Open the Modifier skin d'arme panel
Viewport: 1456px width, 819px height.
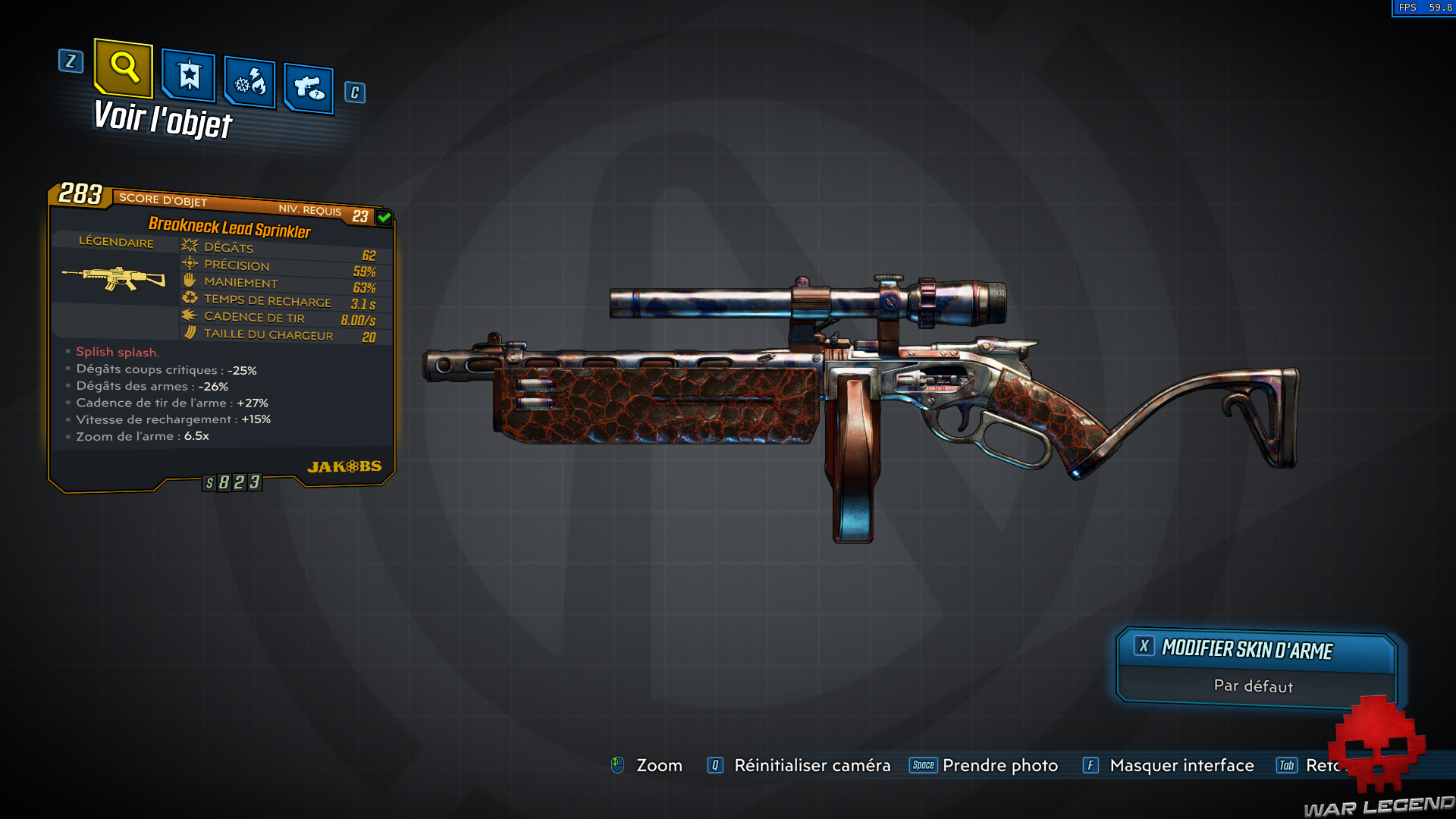[1246, 649]
